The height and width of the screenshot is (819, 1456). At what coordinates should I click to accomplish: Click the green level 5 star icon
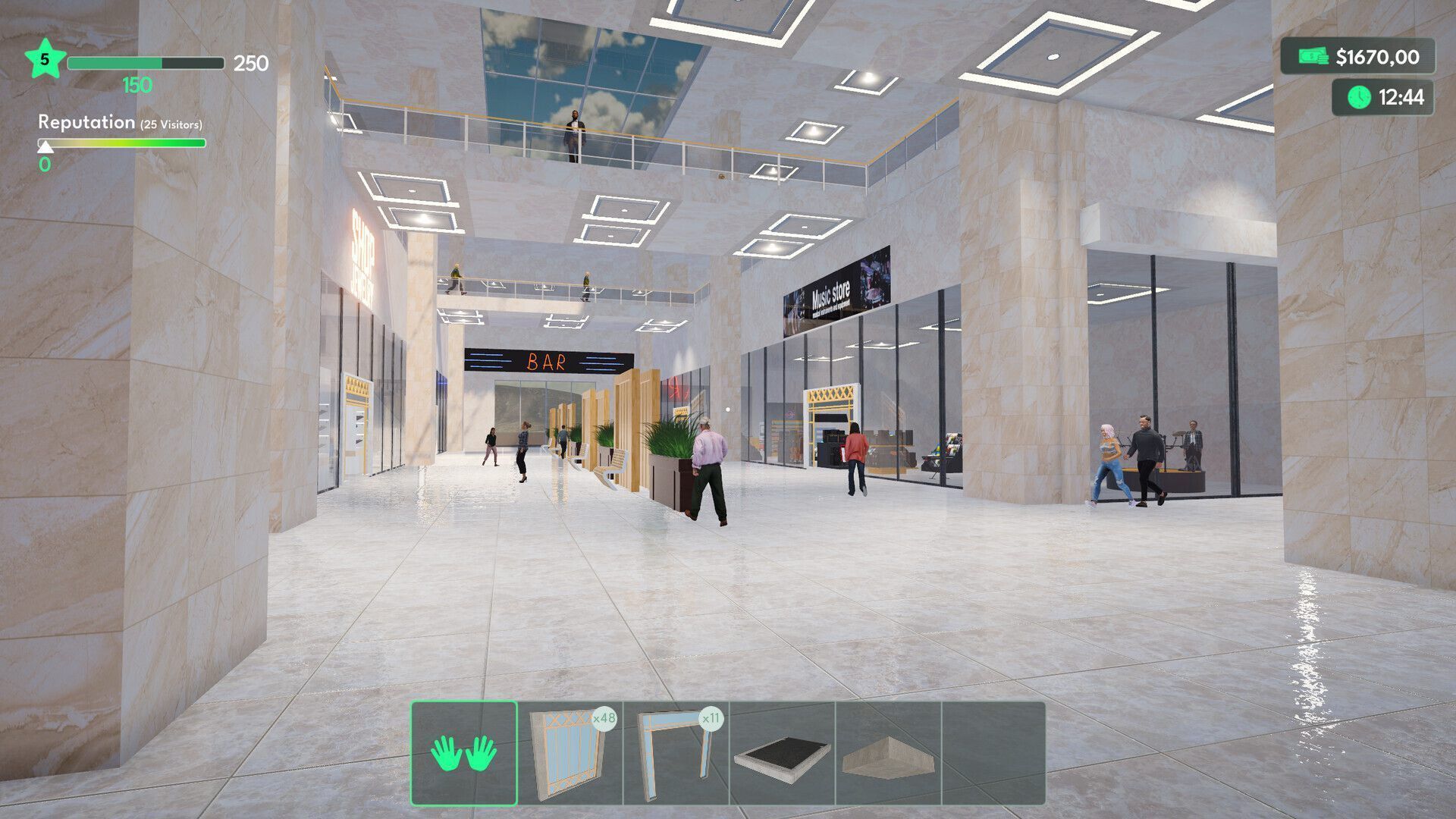point(44,60)
